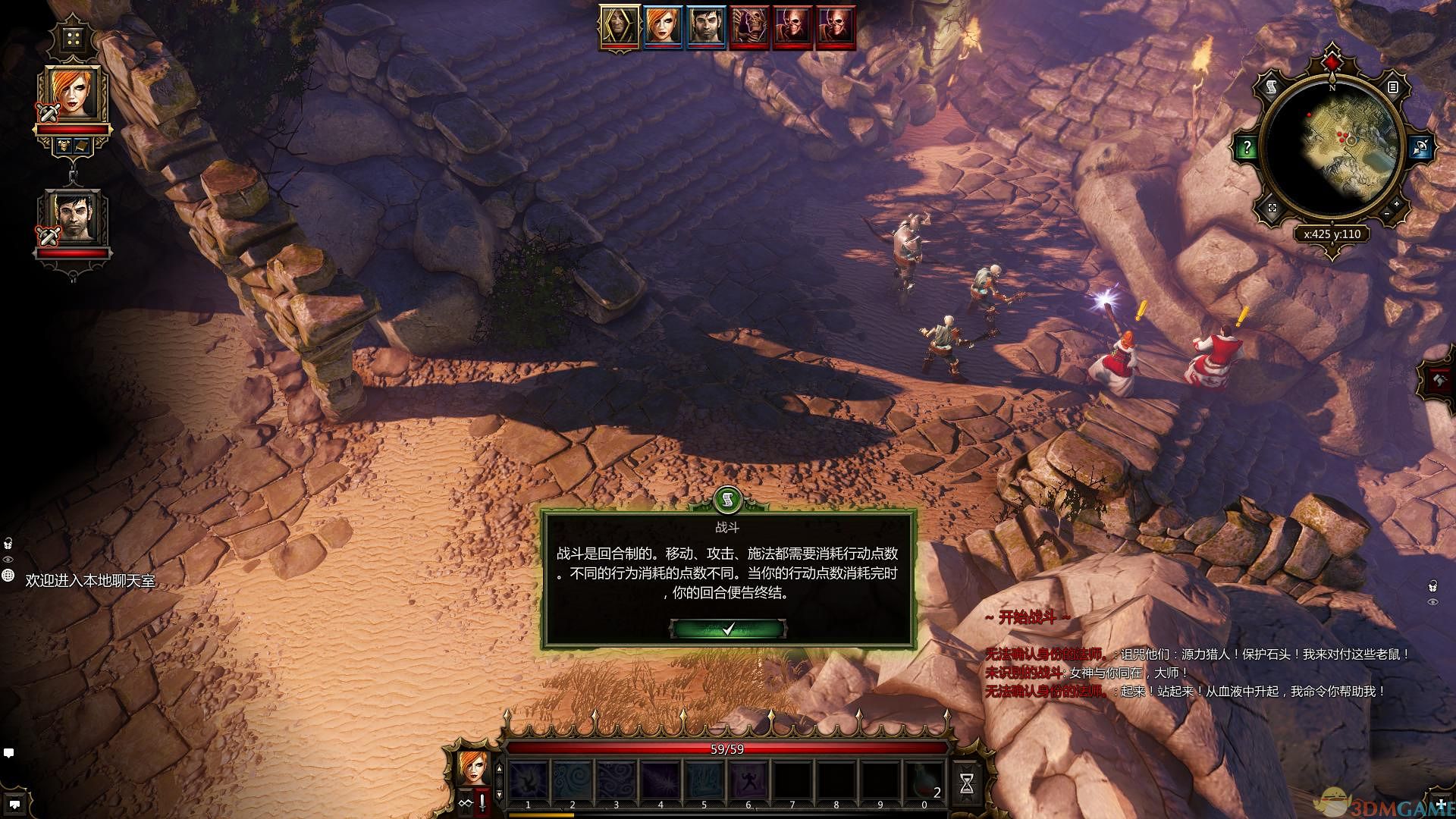Open the menu list button on the minimap
The width and height of the screenshot is (1456, 819).
(x=1392, y=88)
